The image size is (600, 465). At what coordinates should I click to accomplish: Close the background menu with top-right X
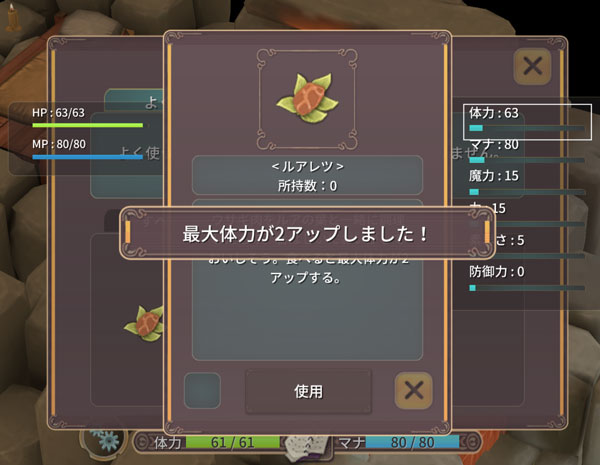(533, 67)
